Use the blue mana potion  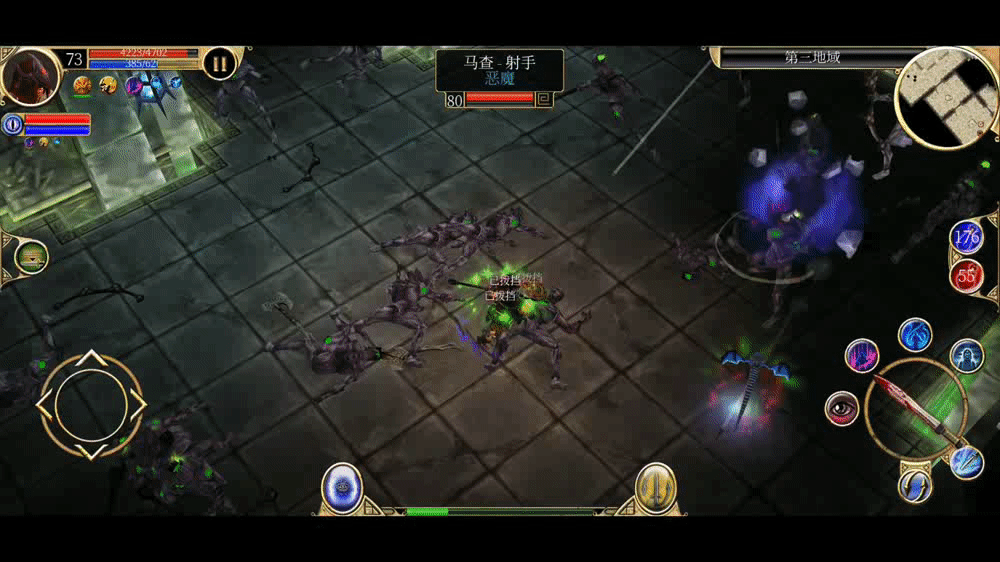pyautogui.click(x=966, y=238)
